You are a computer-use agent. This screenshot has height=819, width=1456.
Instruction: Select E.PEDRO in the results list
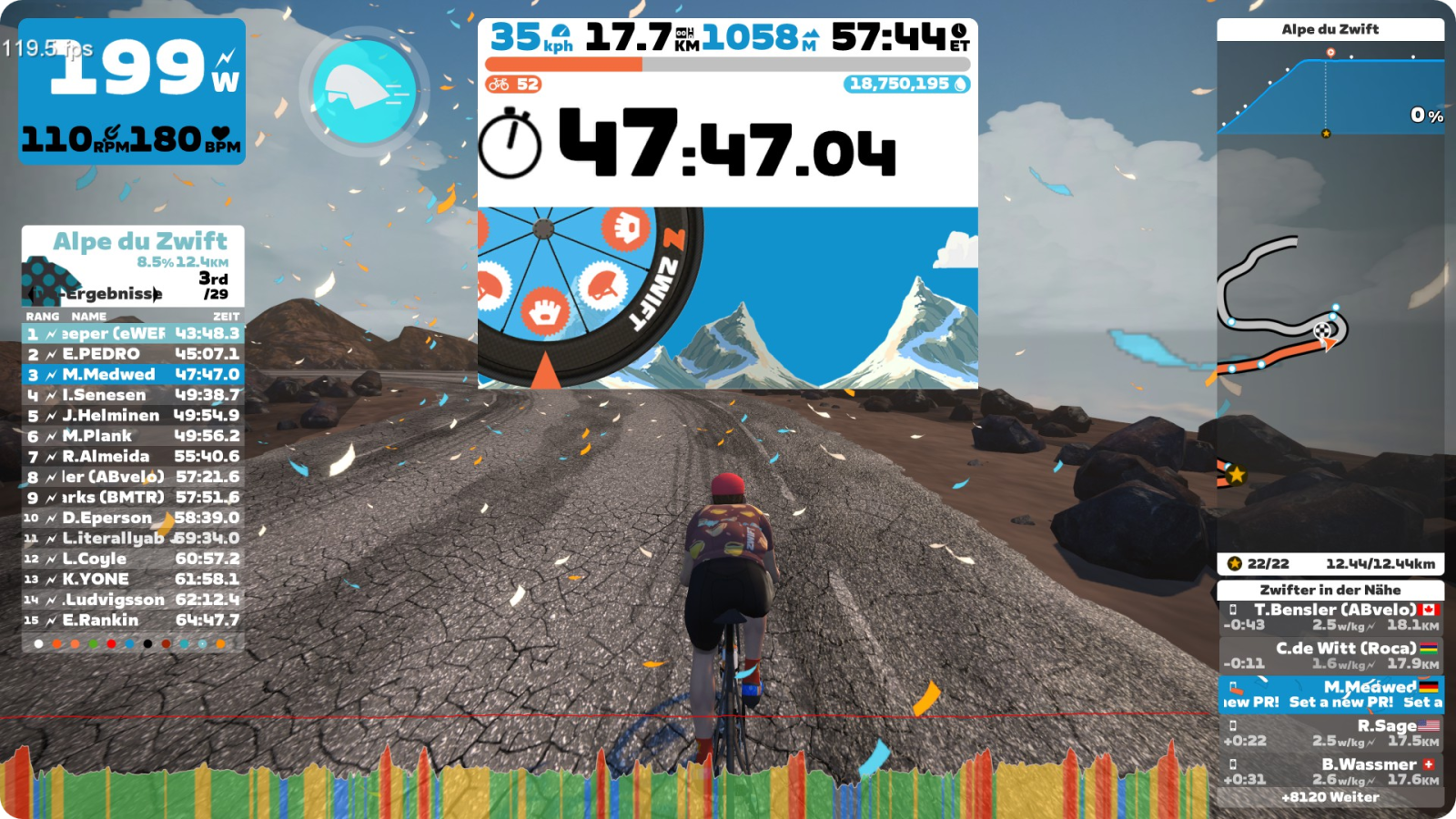click(x=133, y=354)
